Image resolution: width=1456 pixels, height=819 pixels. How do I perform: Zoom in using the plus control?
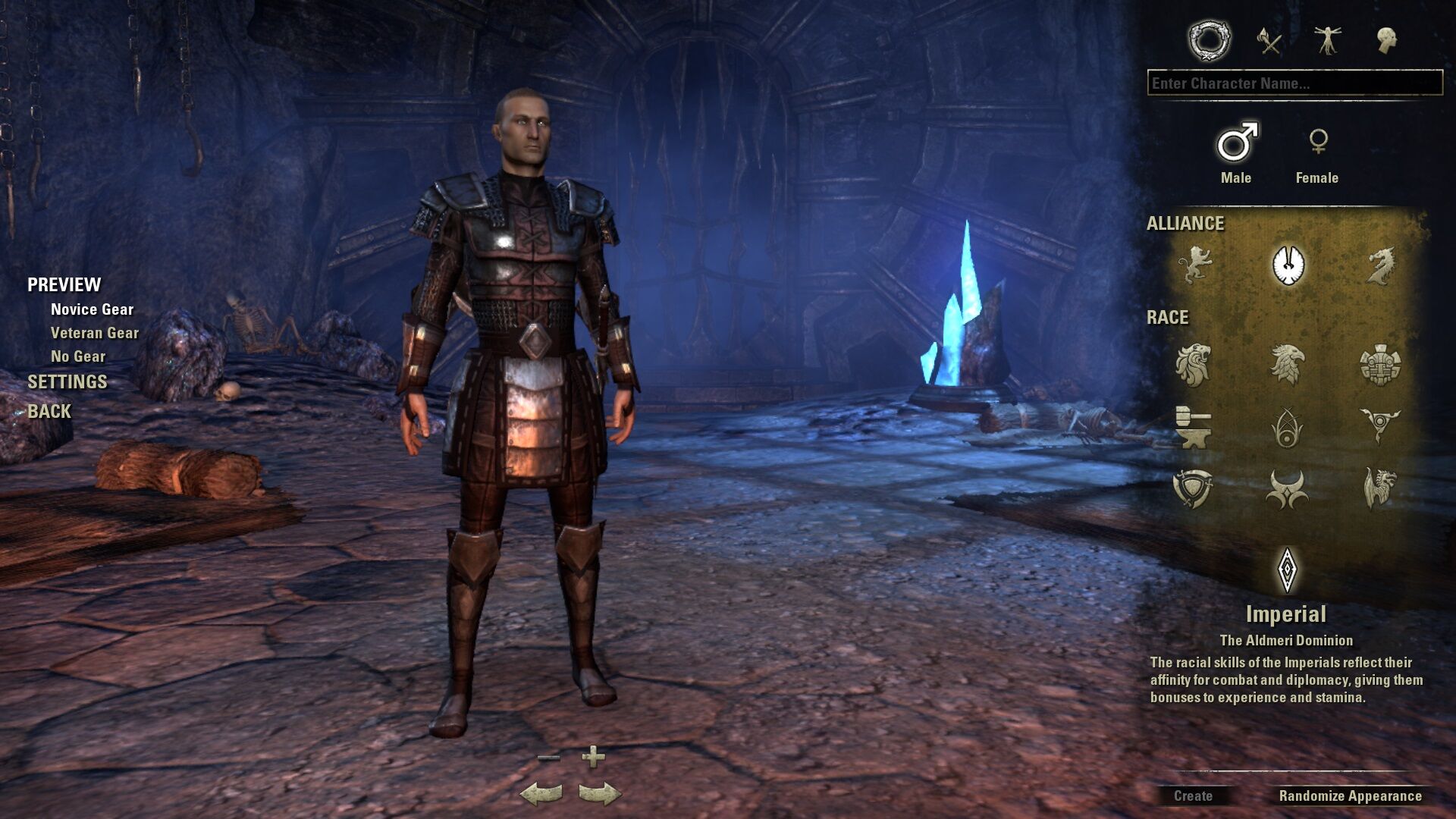593,756
